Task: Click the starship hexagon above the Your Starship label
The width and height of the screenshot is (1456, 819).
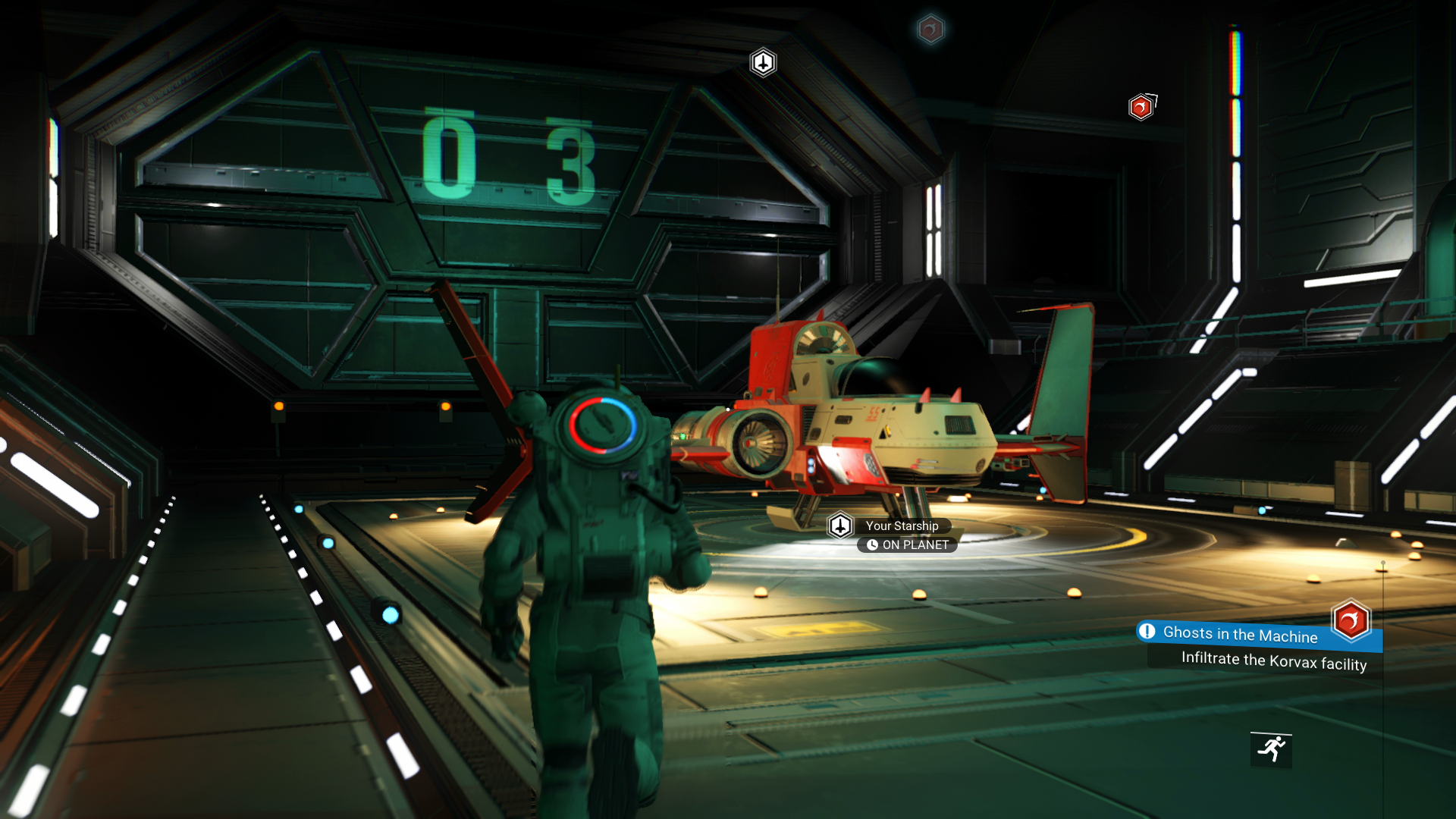Action: 840,525
